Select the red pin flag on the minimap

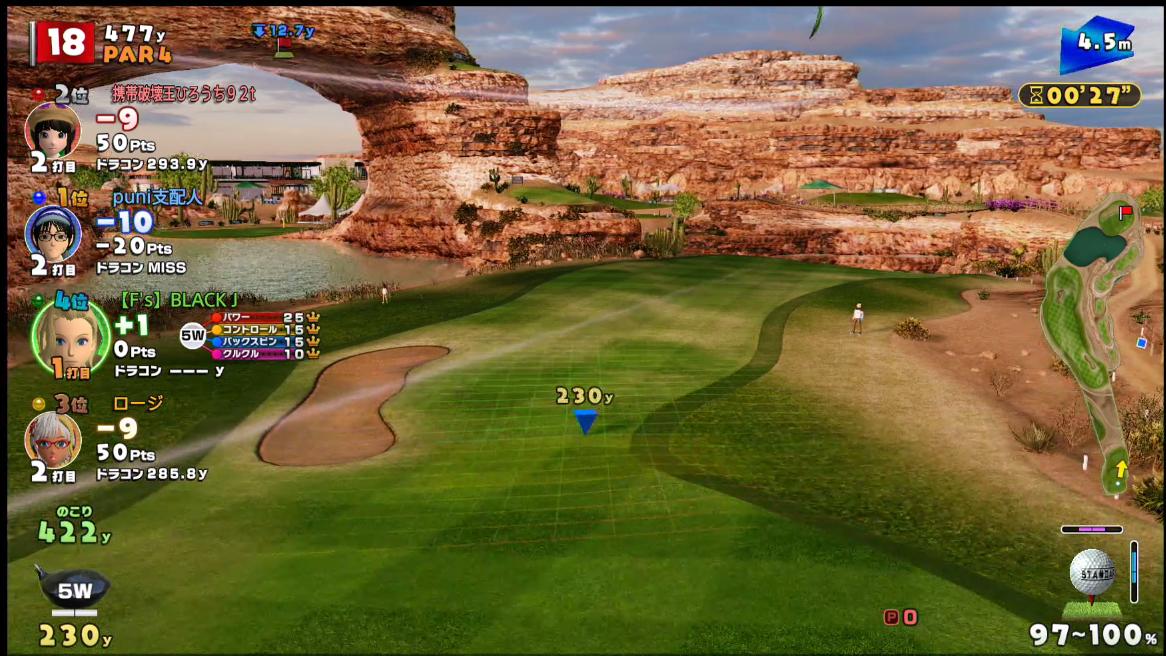pyautogui.click(x=1126, y=212)
